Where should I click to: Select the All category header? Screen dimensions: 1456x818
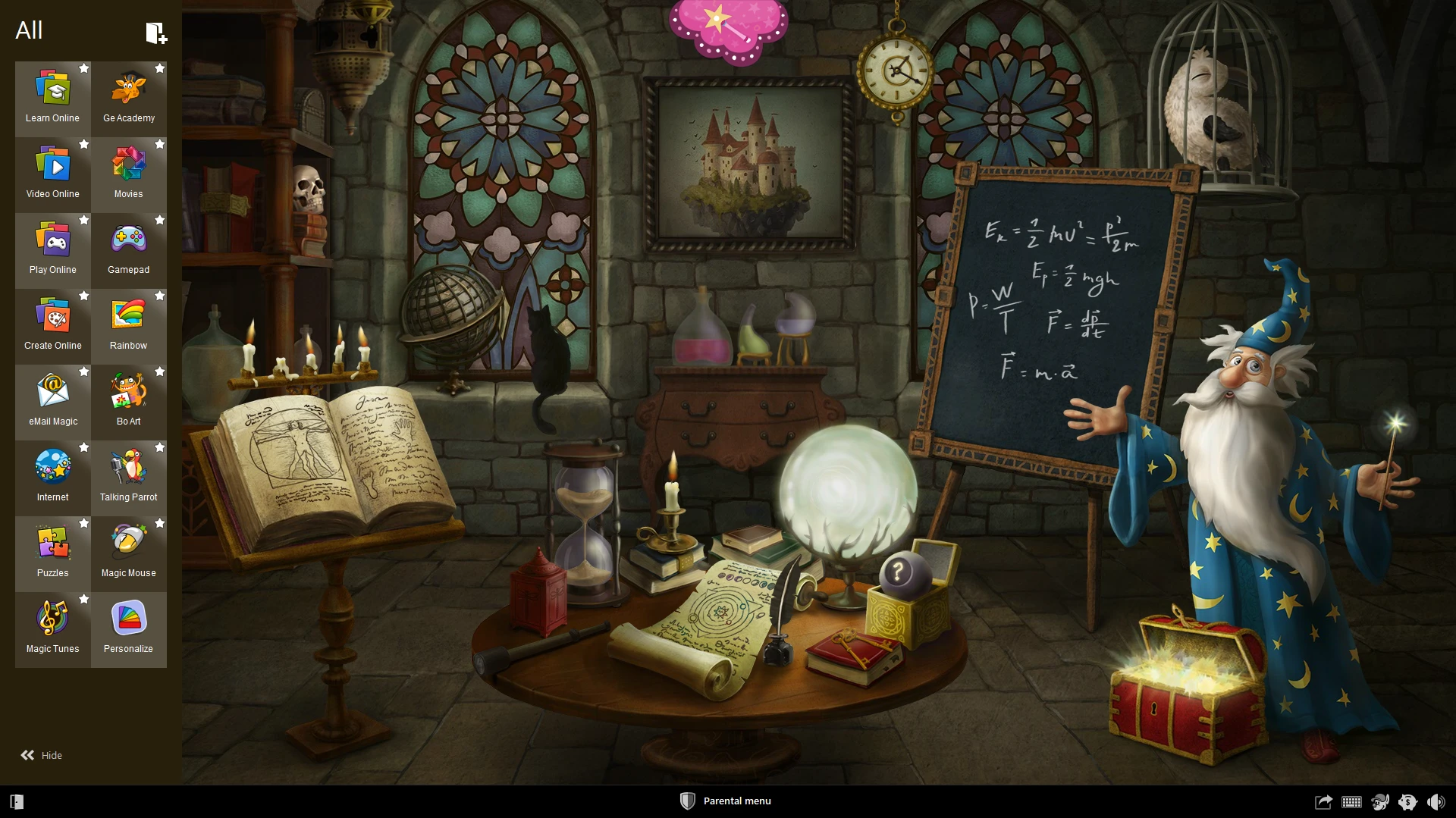click(x=30, y=30)
